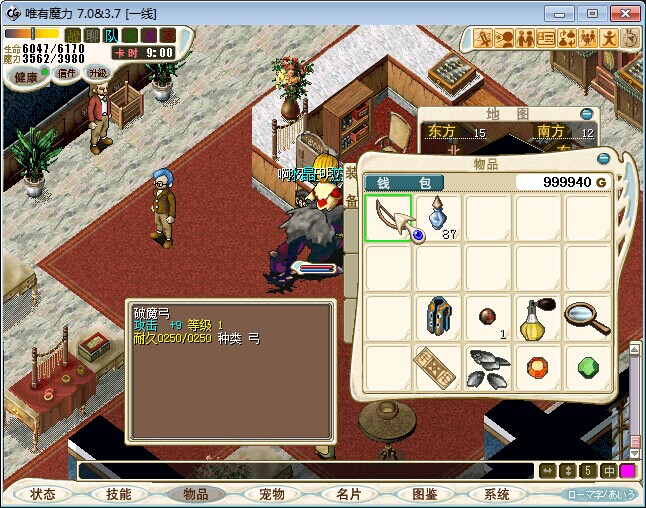The height and width of the screenshot is (508, 646).
Task: Minimize the 物品 inventory panel
Action: pos(603,158)
